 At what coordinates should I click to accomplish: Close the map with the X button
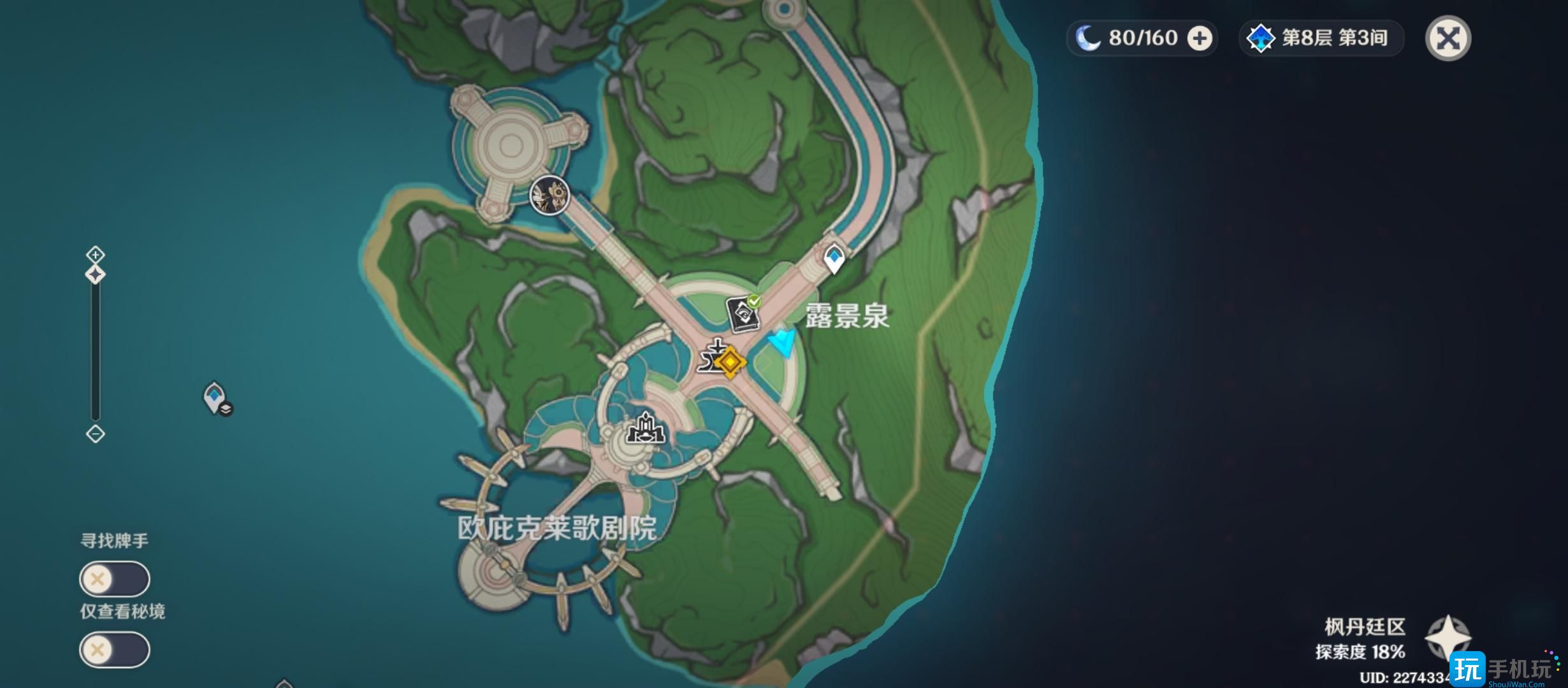pyautogui.click(x=1448, y=39)
